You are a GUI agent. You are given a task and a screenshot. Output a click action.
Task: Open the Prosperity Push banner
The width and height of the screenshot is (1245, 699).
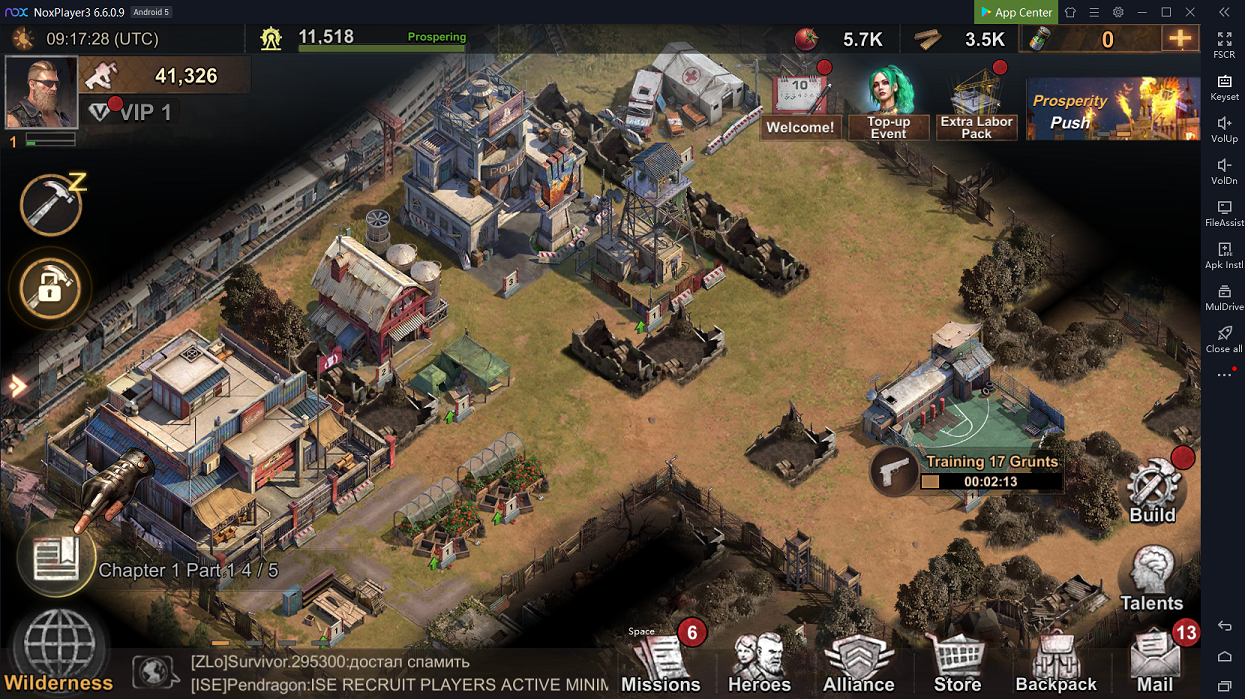[1112, 109]
